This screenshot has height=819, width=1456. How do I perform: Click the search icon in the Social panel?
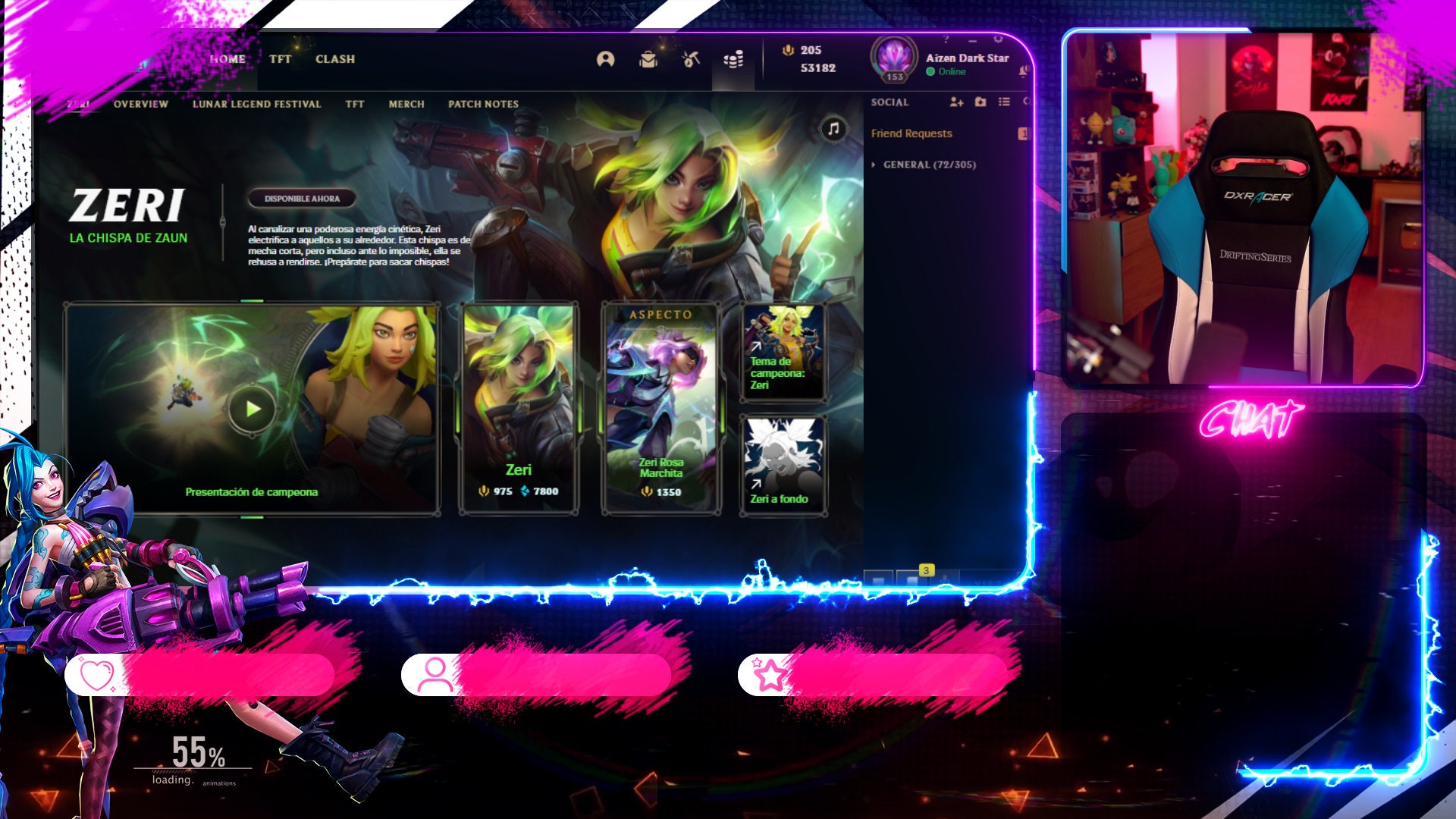(x=1028, y=102)
